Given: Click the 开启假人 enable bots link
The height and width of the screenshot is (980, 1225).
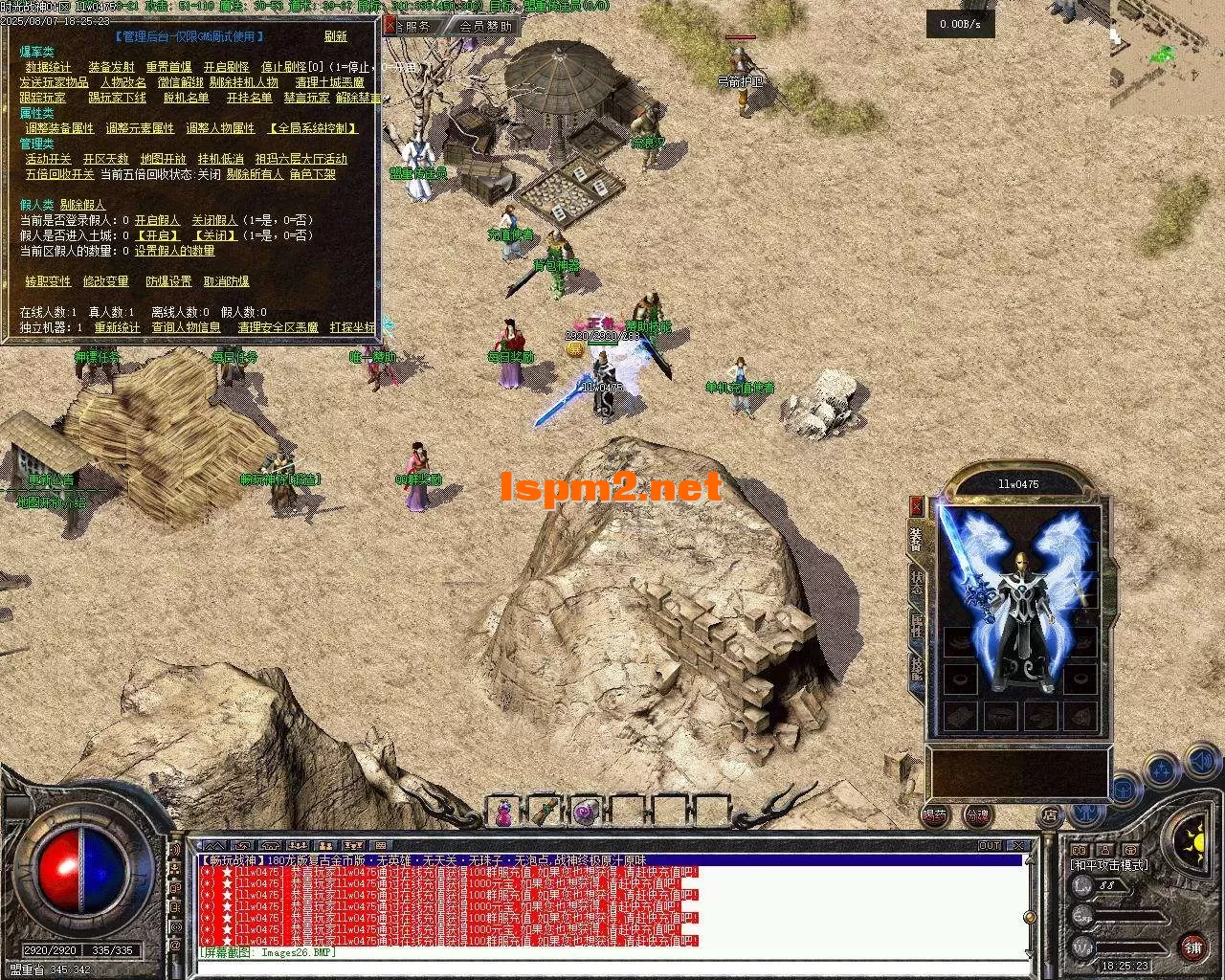Looking at the screenshot, I should [157, 220].
